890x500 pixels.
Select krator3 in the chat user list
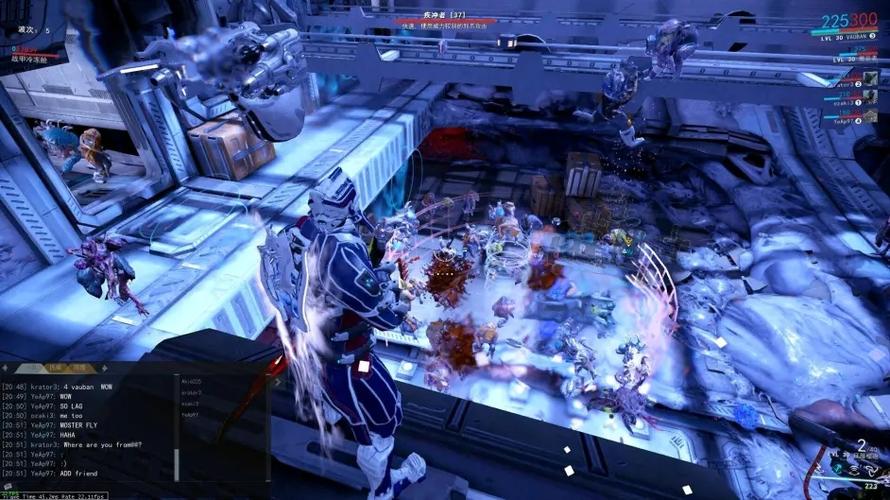pos(191,393)
